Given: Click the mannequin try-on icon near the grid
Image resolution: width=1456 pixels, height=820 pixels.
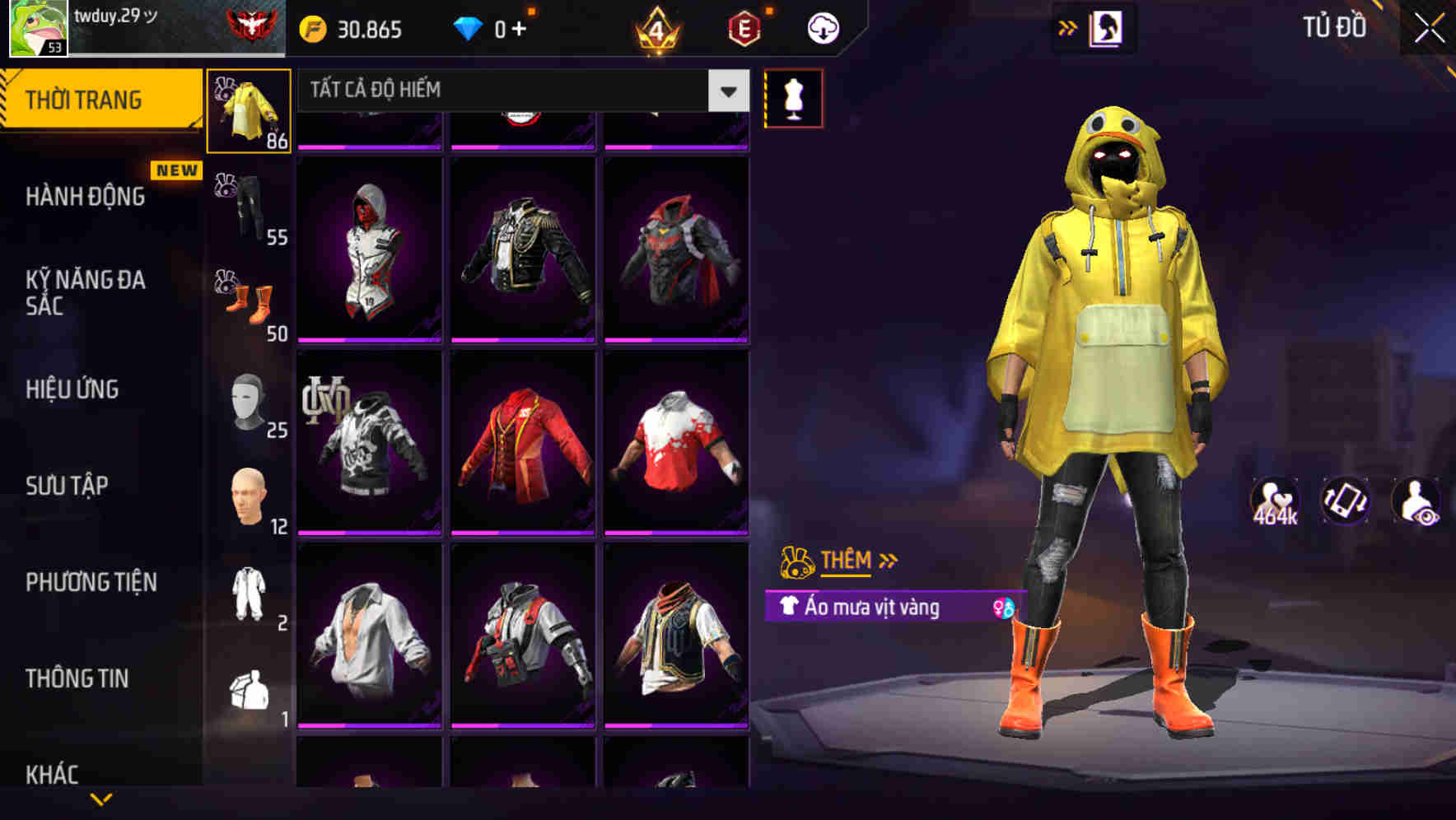Looking at the screenshot, I should coord(793,97).
